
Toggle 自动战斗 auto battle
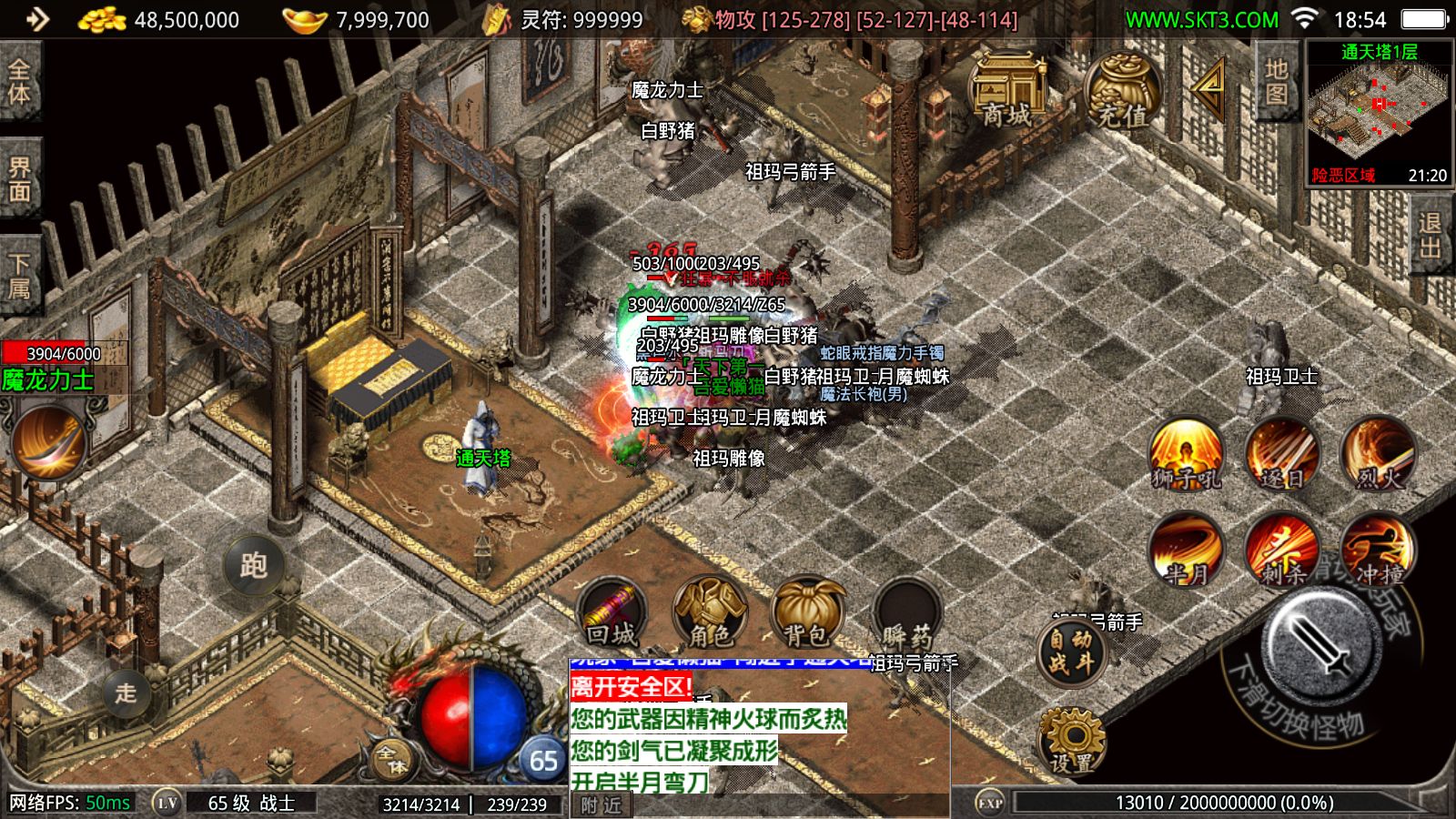click(1072, 652)
